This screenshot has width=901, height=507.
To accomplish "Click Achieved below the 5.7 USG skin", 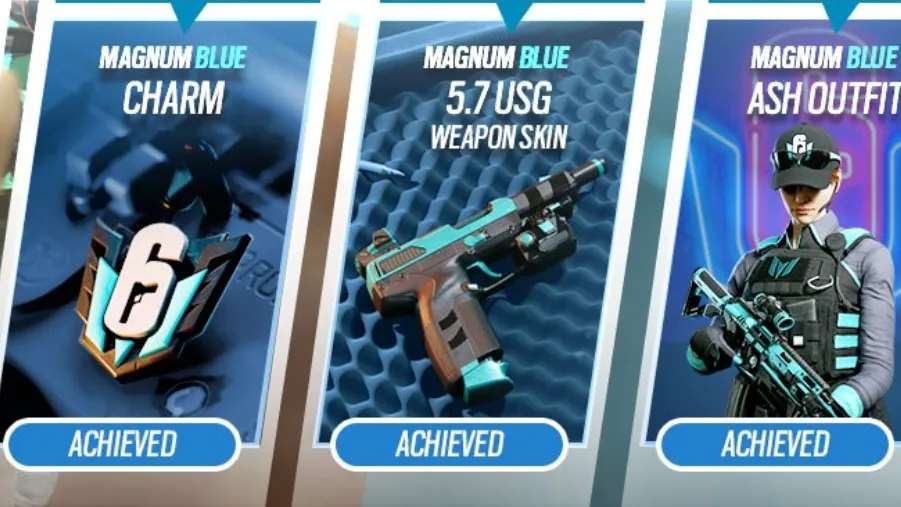I will click(449, 444).
